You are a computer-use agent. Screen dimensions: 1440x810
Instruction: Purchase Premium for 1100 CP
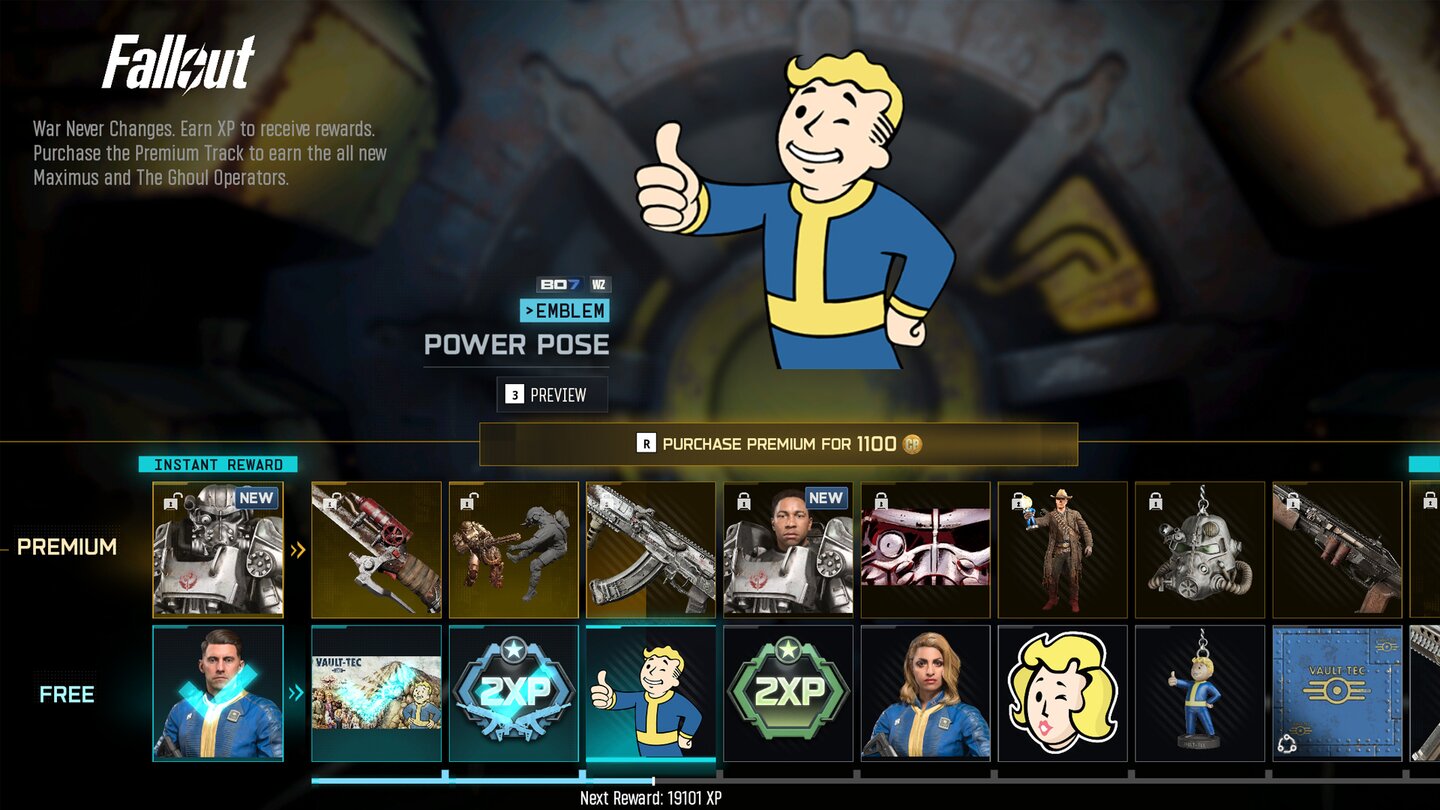[779, 444]
